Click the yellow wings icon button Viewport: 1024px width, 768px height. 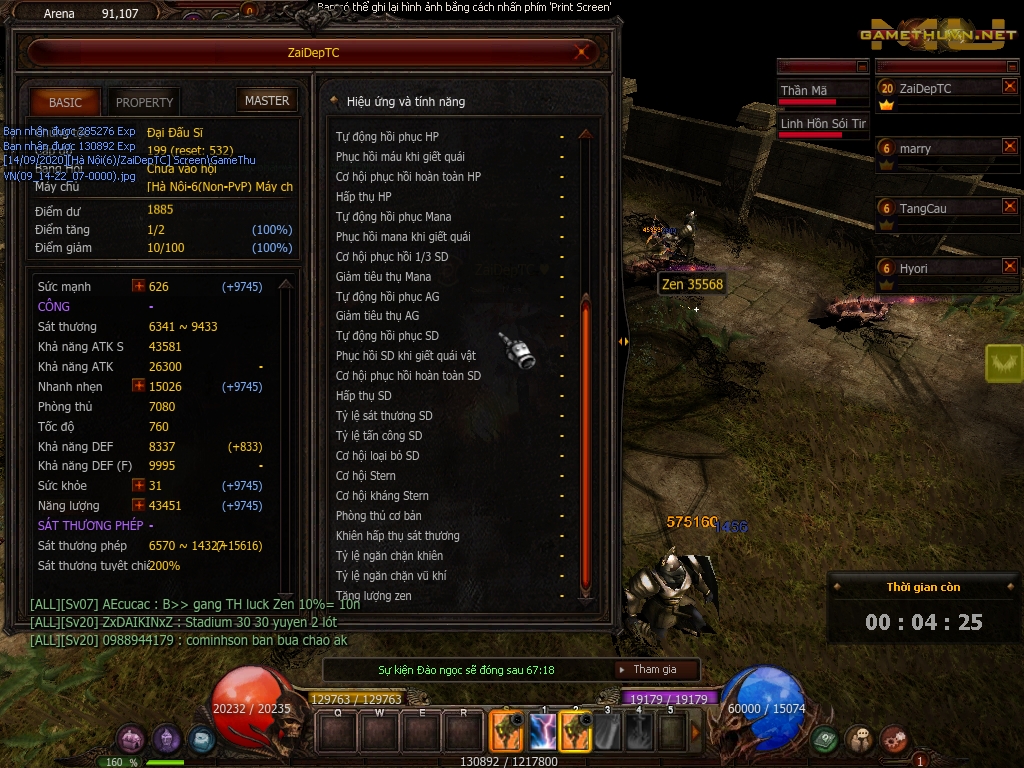(1003, 363)
